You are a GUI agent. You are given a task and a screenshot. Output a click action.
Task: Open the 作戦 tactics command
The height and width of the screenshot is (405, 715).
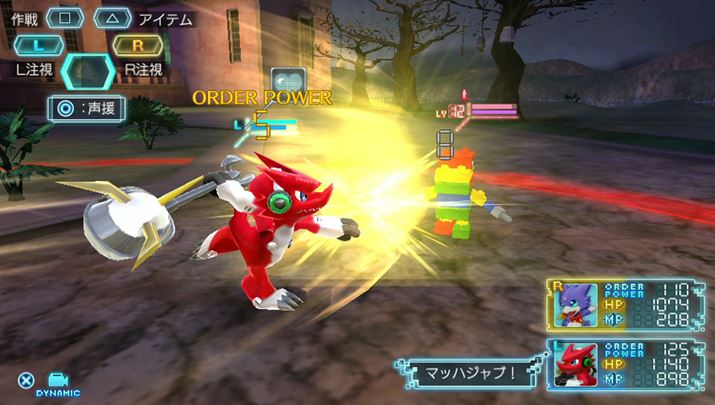[64, 18]
